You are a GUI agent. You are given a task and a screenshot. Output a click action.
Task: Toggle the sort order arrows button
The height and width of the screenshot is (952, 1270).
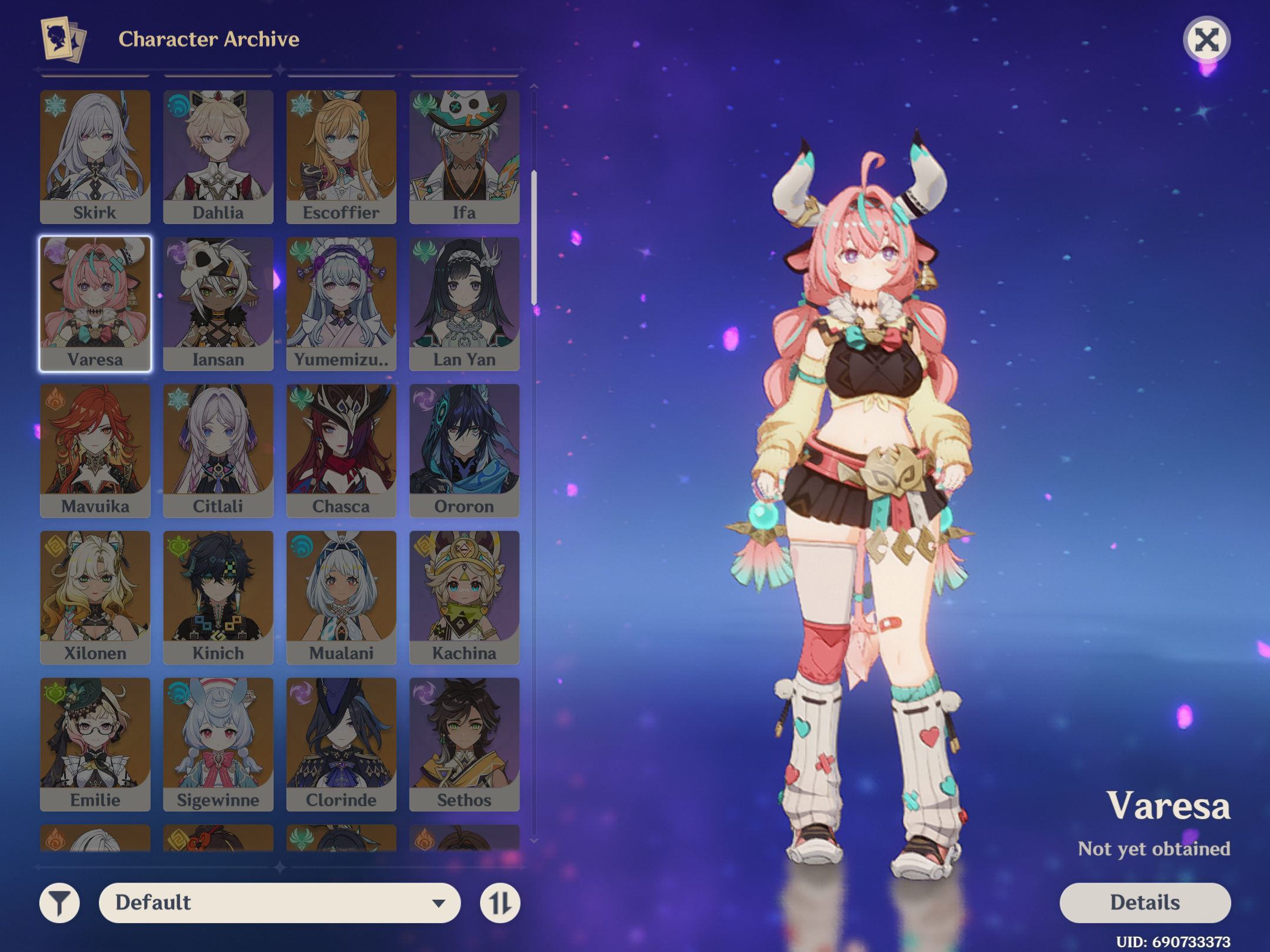500,902
